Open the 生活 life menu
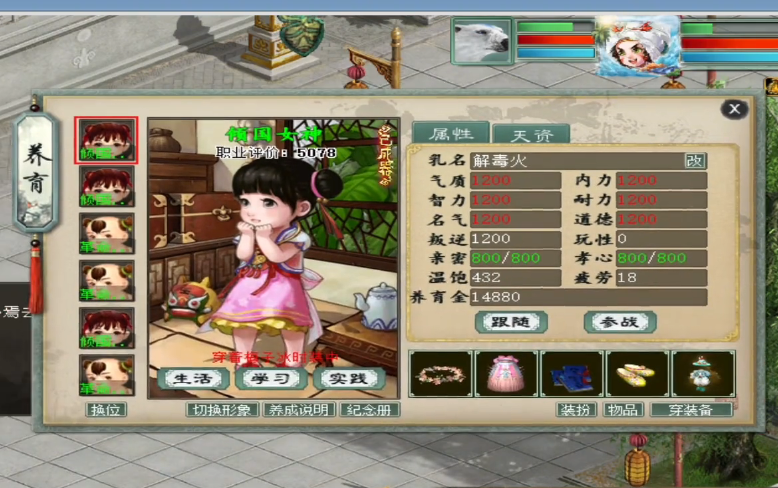778x488 pixels. (190, 378)
